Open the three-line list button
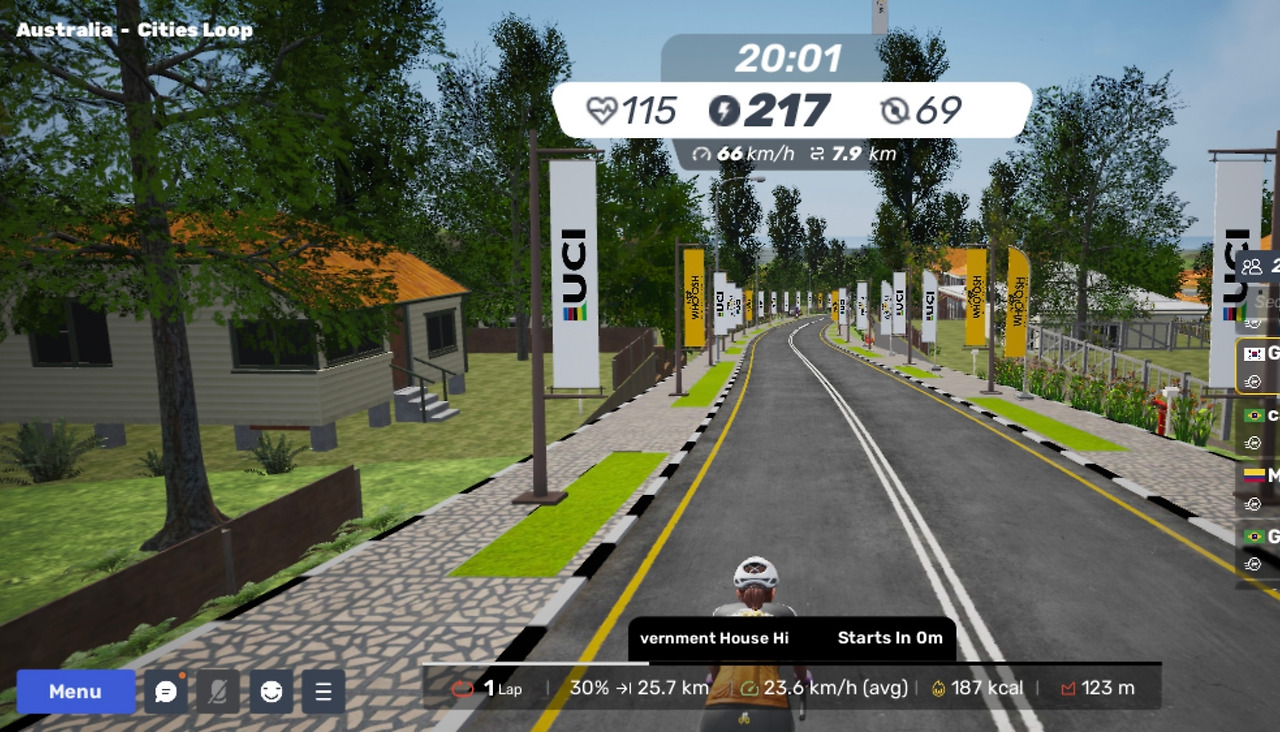The image size is (1280, 732). [x=323, y=691]
